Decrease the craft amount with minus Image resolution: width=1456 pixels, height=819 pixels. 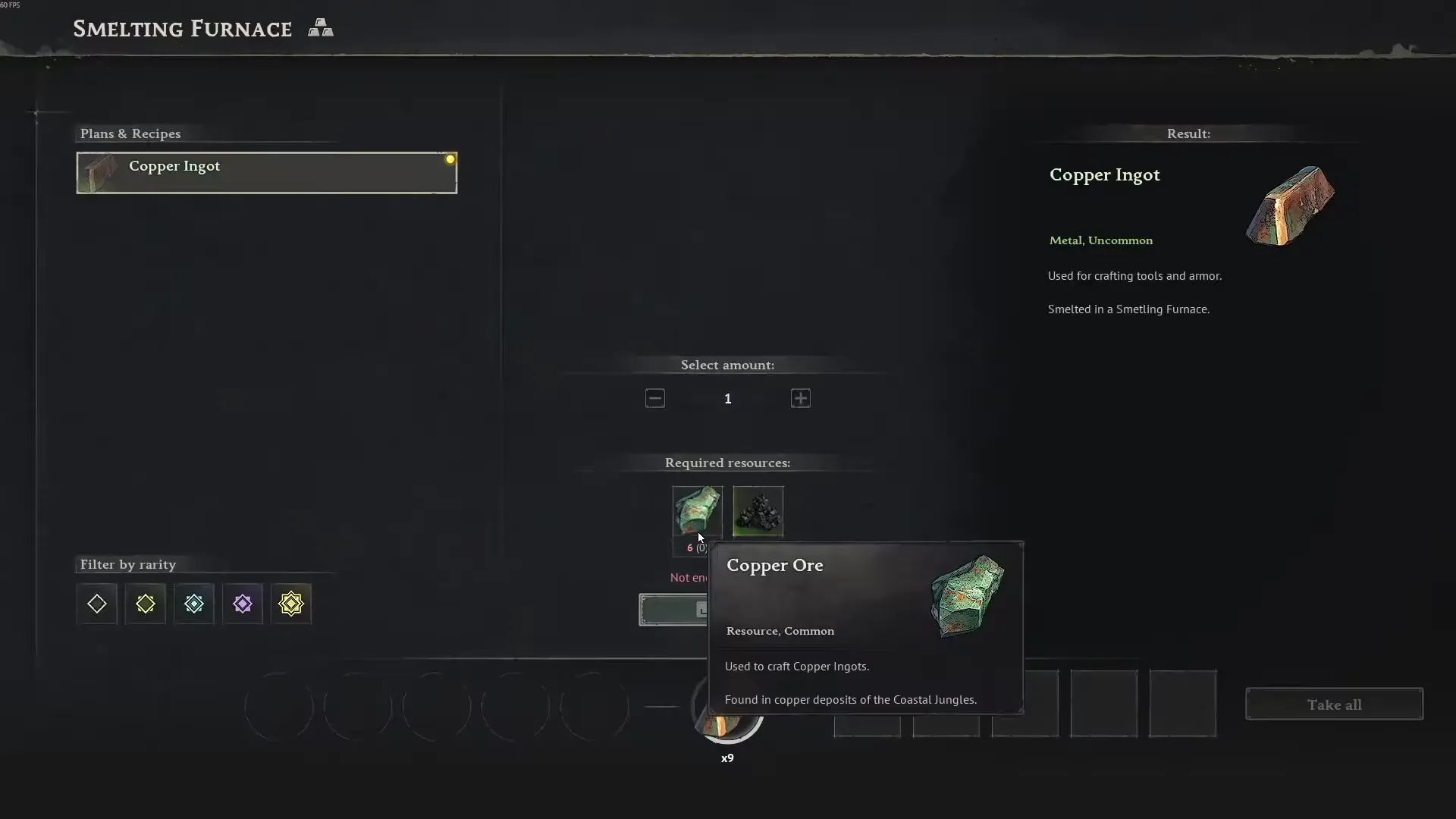[x=655, y=398]
